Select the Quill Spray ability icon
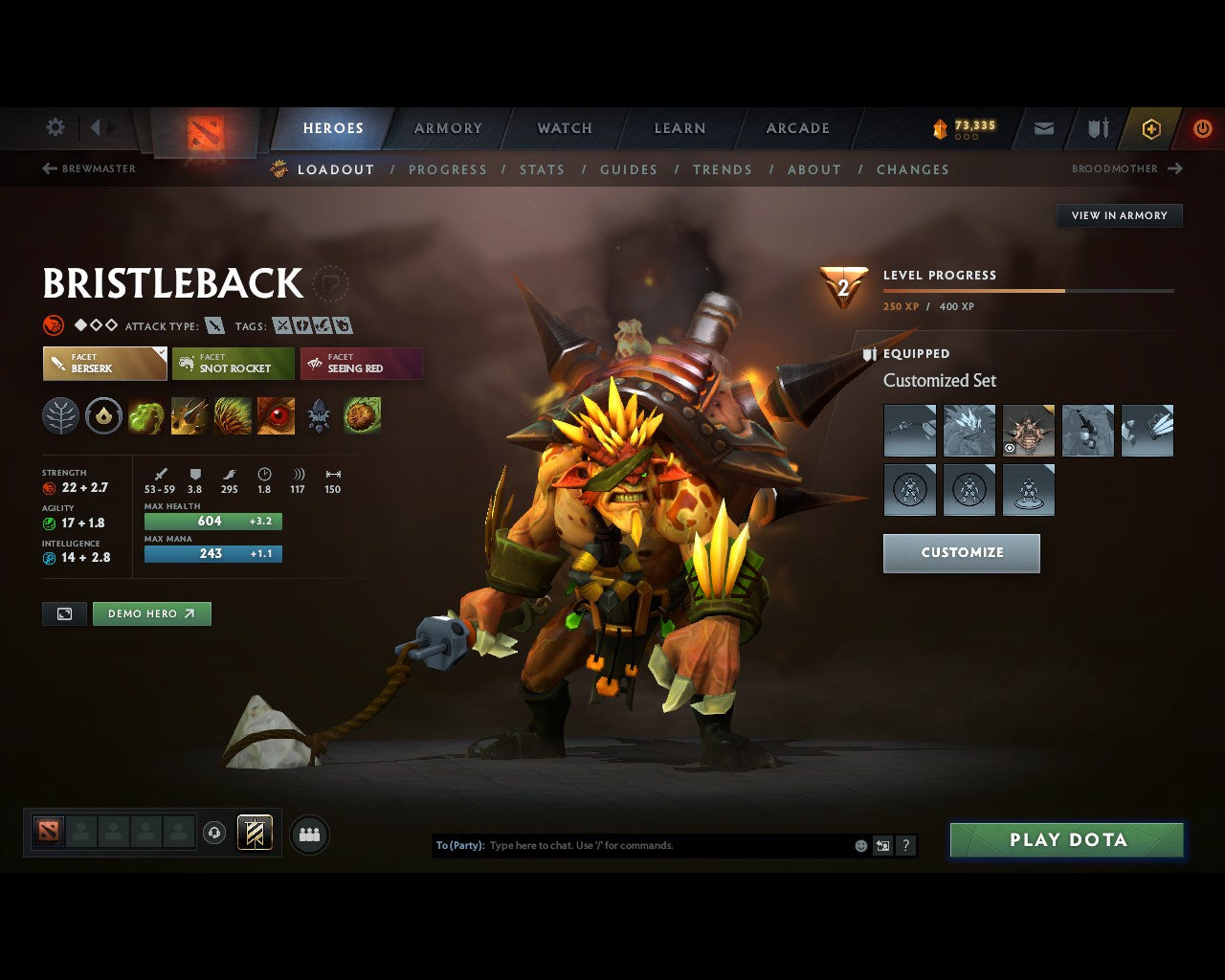Viewport: 1225px width, 980px height. pyautogui.click(x=189, y=415)
